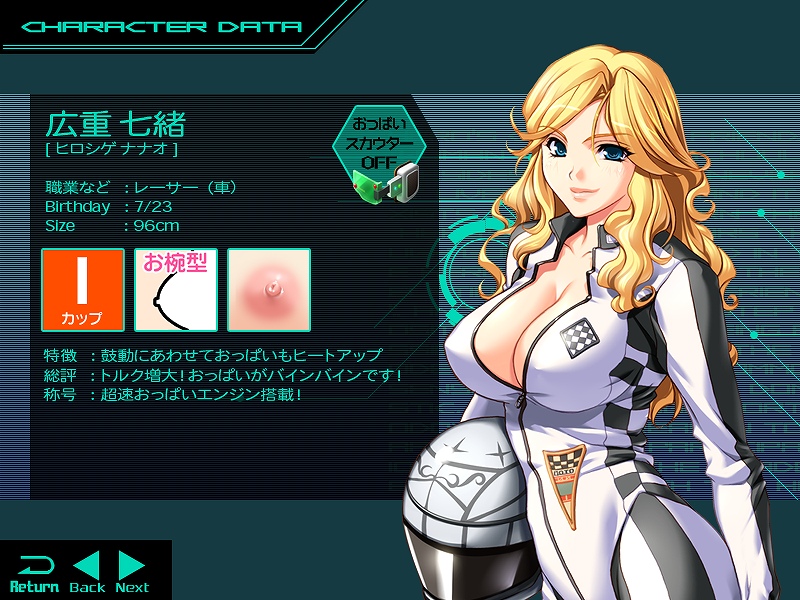Select the orange I cup tile
The width and height of the screenshot is (800, 600).
tap(83, 290)
